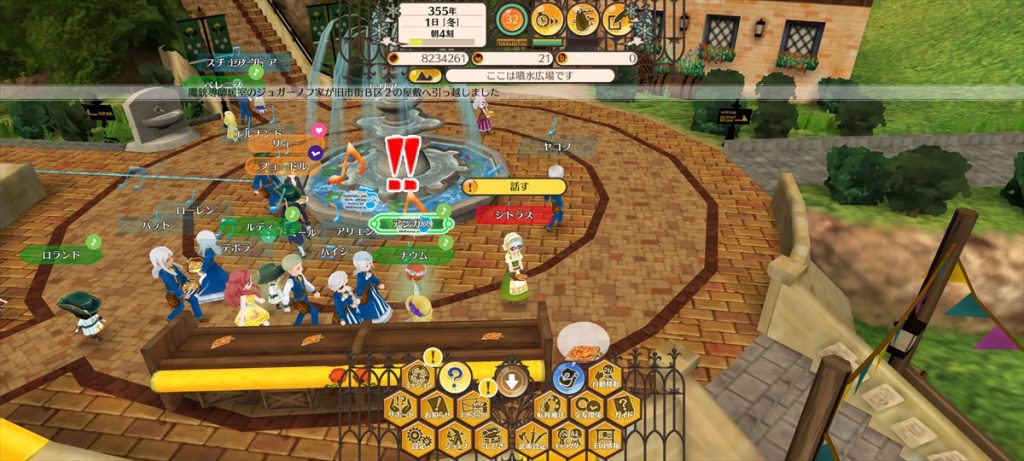Select the green ロランド name tag
Viewport: 1024px width, 461px height.
point(60,255)
